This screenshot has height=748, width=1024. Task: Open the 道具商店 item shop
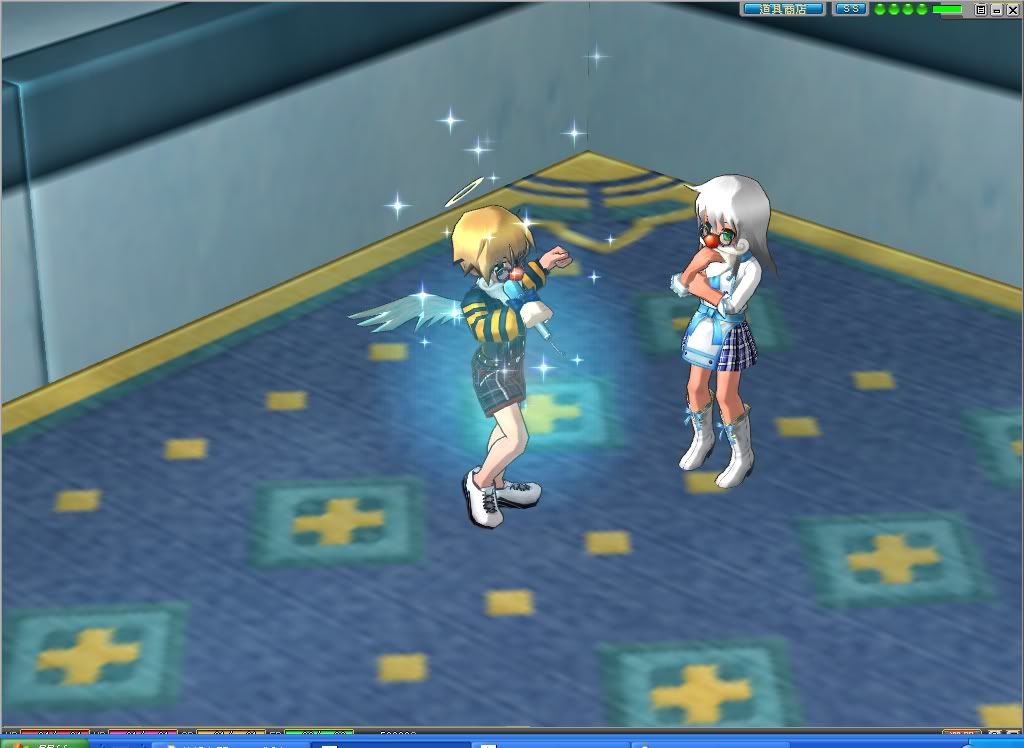(783, 9)
